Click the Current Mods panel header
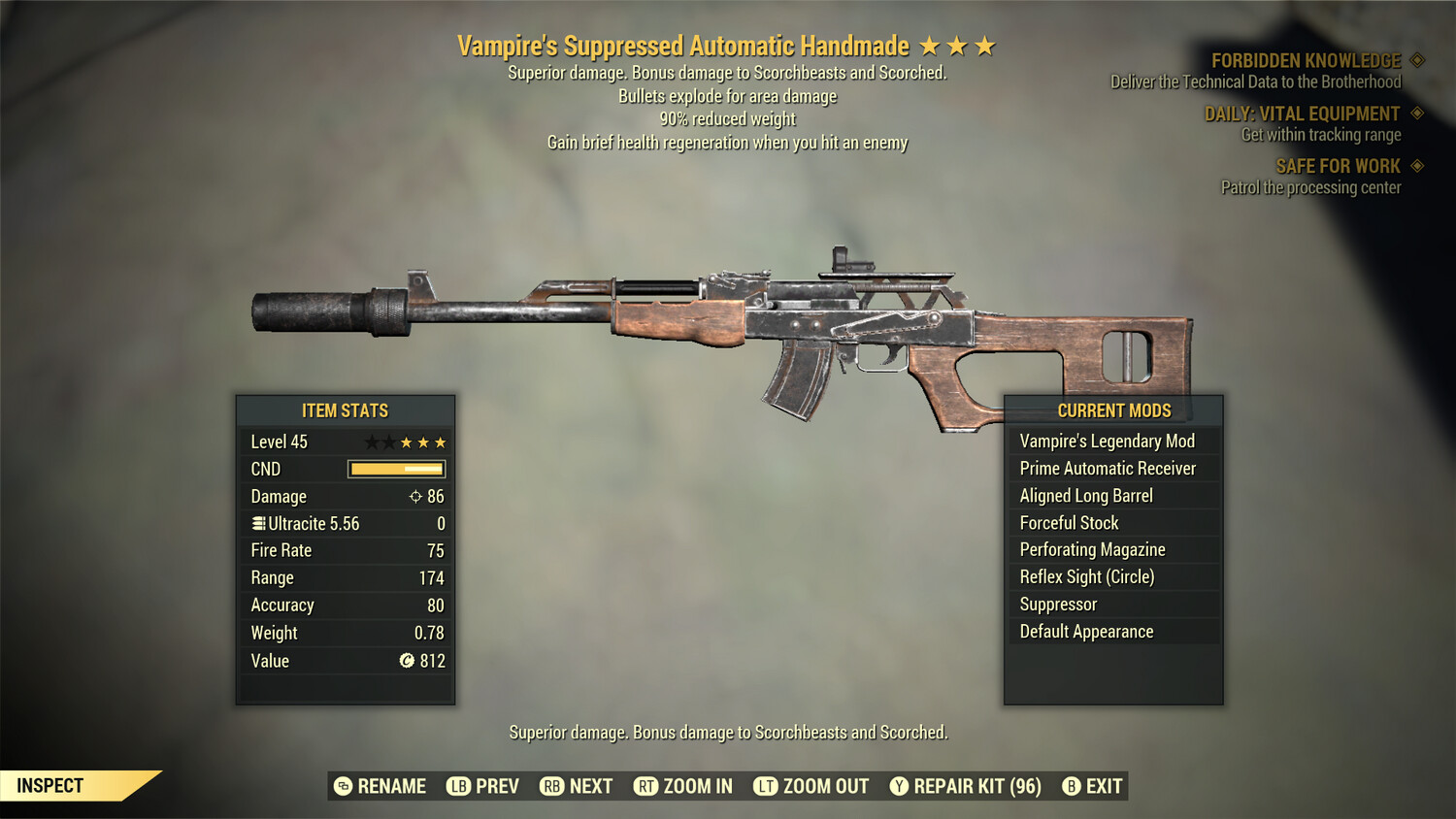The image size is (1456, 819). (1112, 410)
